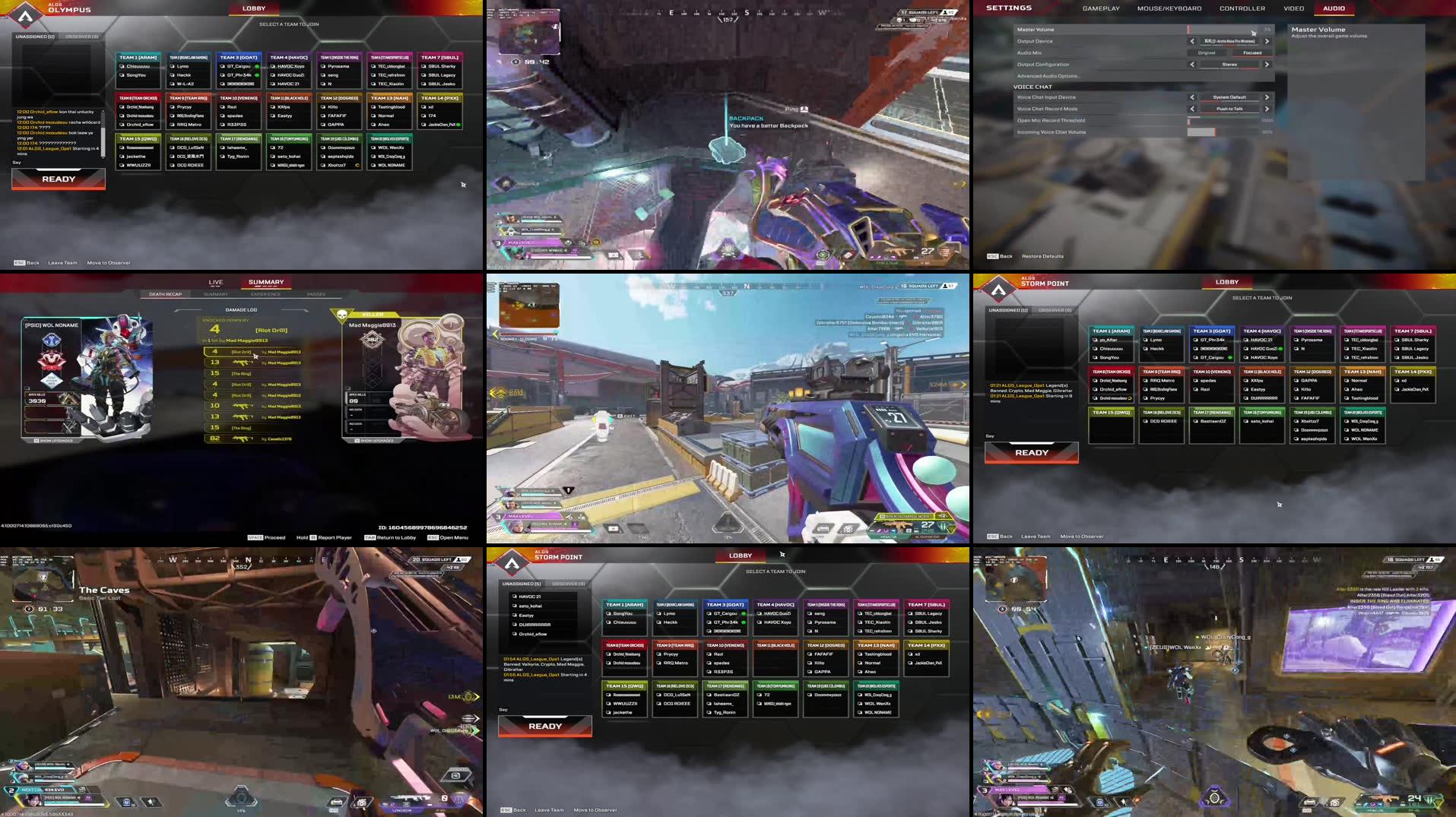Enable the Focused audio mix option
1456x817 pixels.
tap(1252, 52)
